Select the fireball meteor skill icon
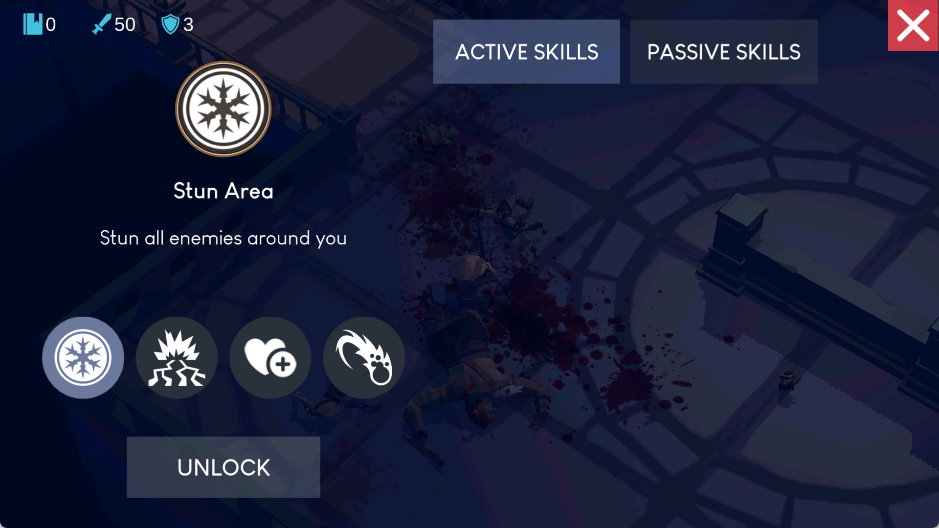The height and width of the screenshot is (528, 939). [x=364, y=358]
